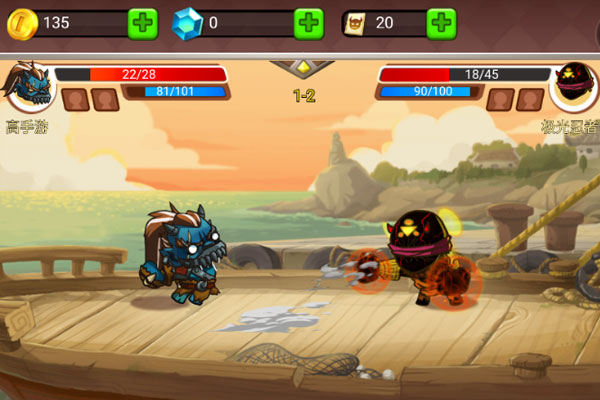Select the blue gem currency icon

tap(187, 22)
